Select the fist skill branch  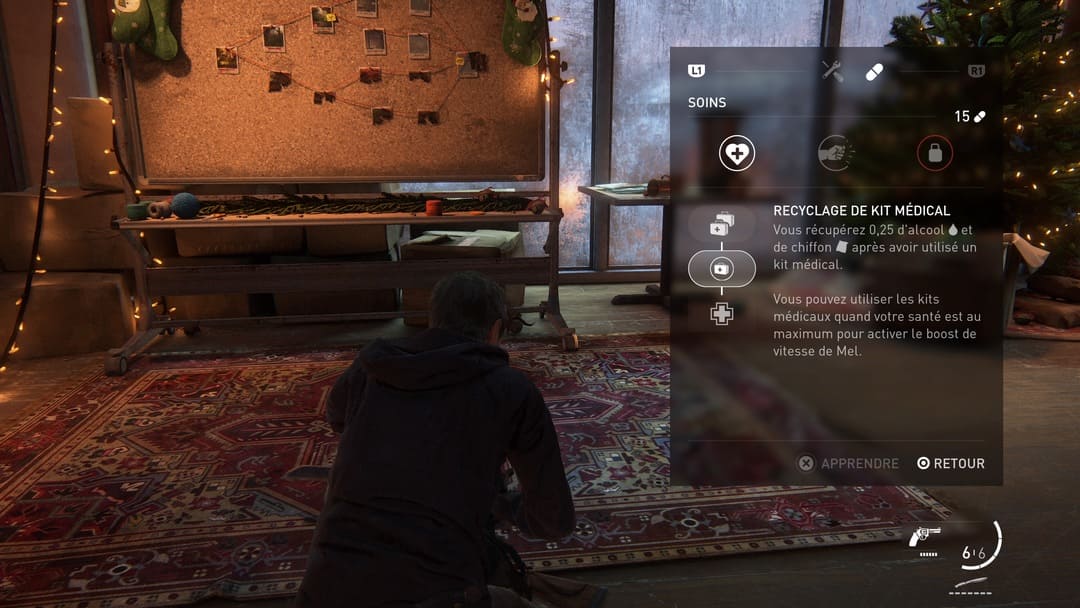tap(836, 153)
